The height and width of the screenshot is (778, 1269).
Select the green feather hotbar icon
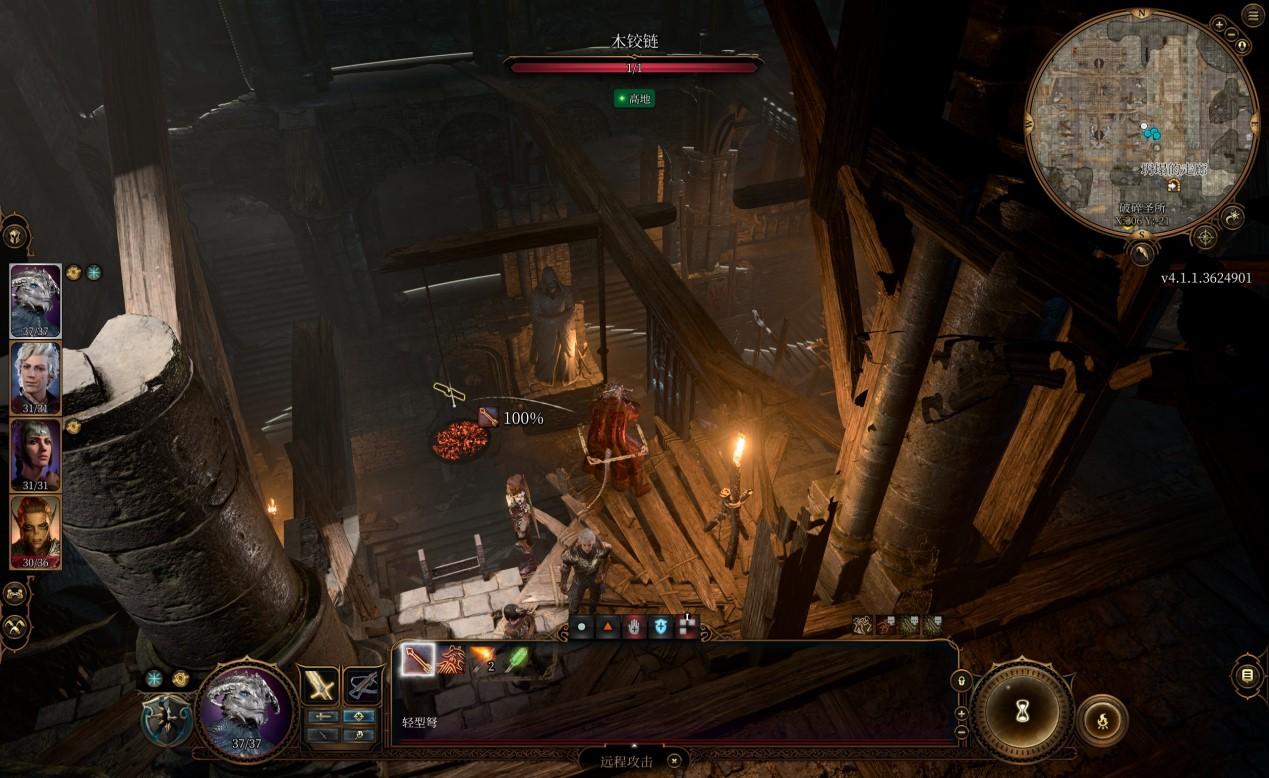pyautogui.click(x=519, y=659)
